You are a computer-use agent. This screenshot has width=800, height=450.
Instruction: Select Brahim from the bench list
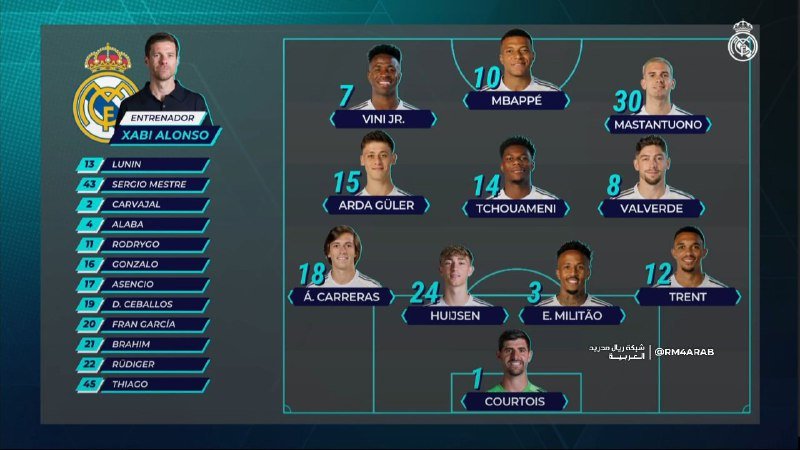[145, 345]
